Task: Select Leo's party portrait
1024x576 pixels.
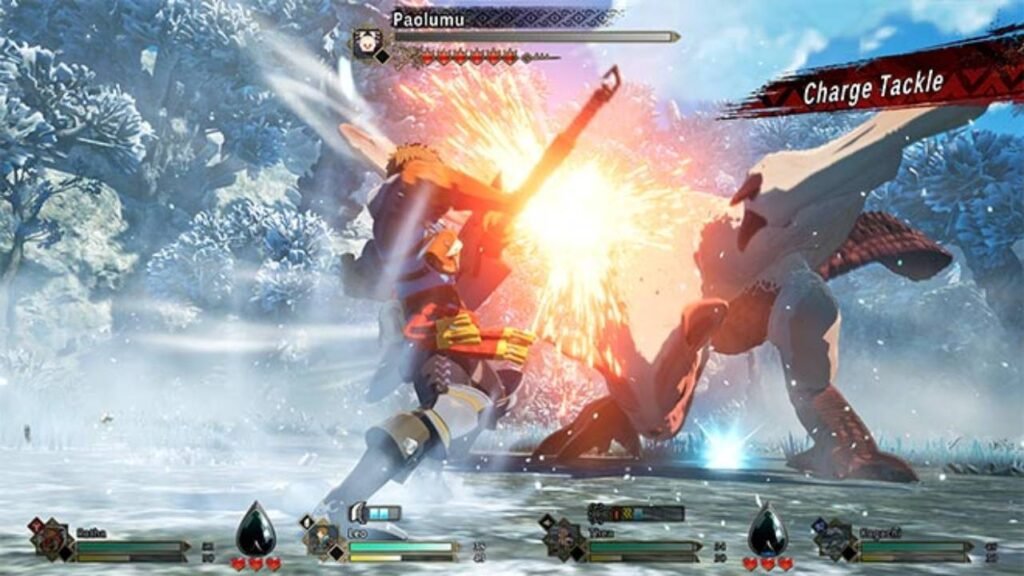Action: point(323,540)
